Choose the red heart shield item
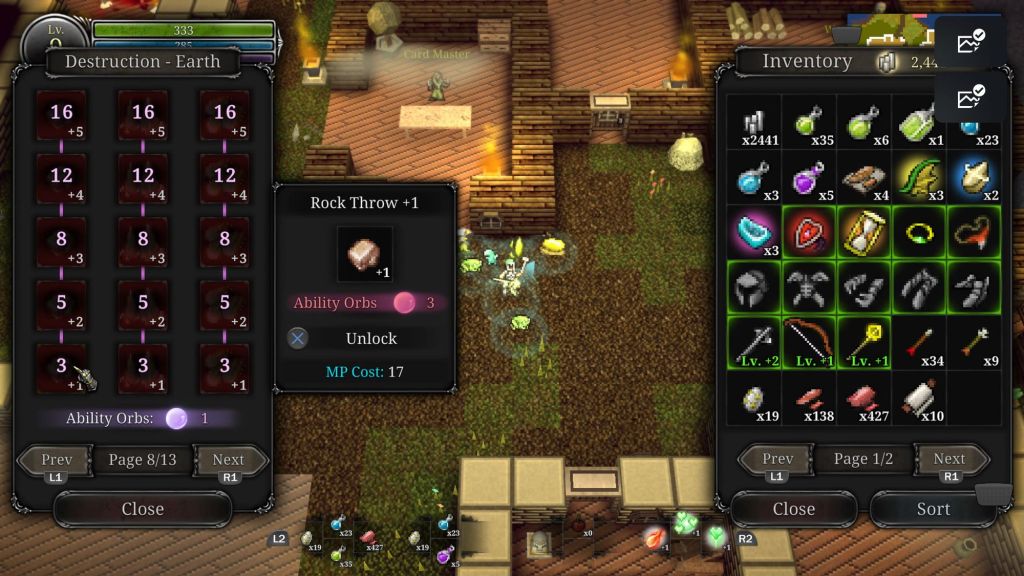The width and height of the screenshot is (1024, 576). (x=808, y=233)
